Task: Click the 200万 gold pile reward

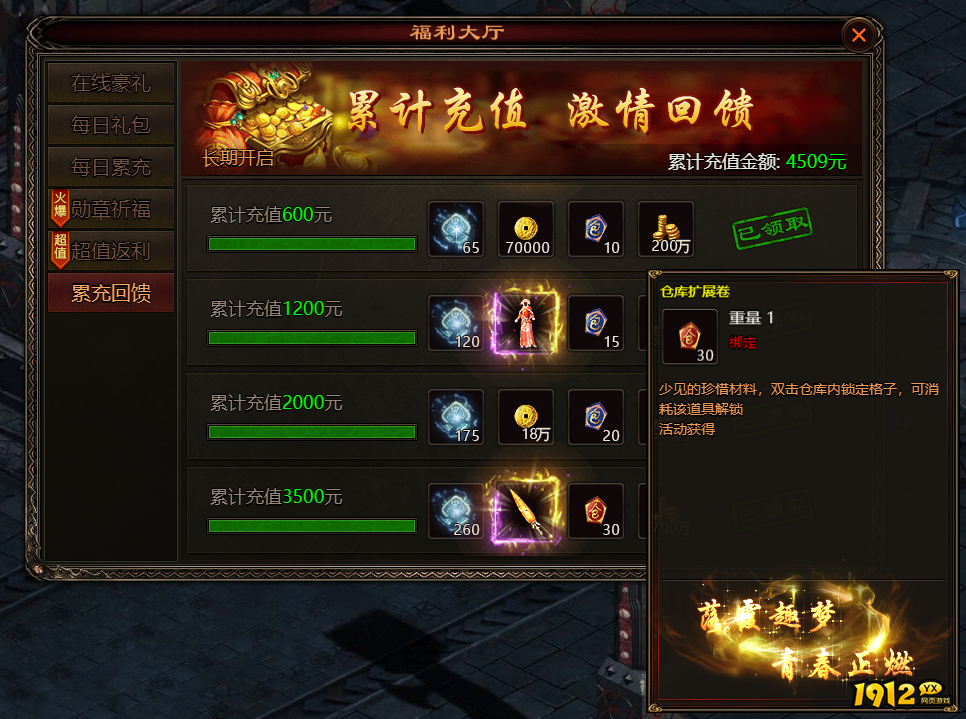Action: tap(665, 229)
